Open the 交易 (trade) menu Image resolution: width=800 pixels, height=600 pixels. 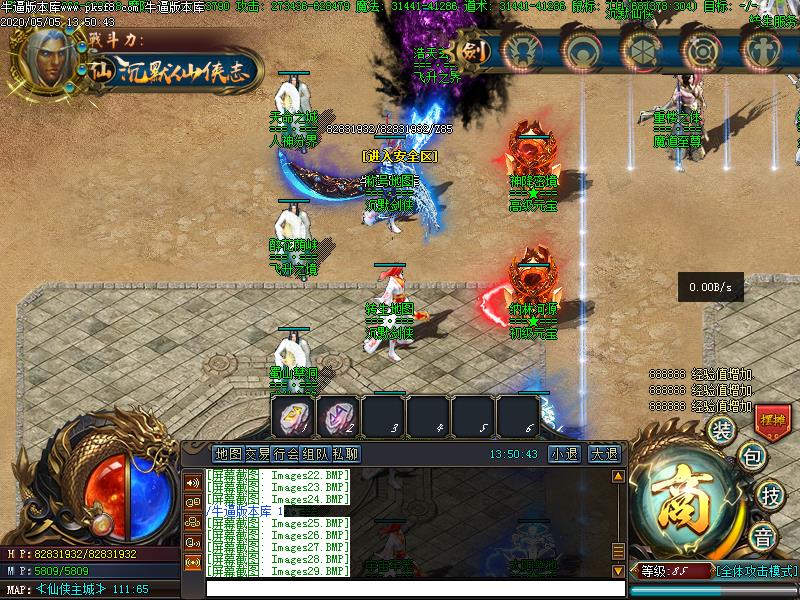click(x=257, y=454)
